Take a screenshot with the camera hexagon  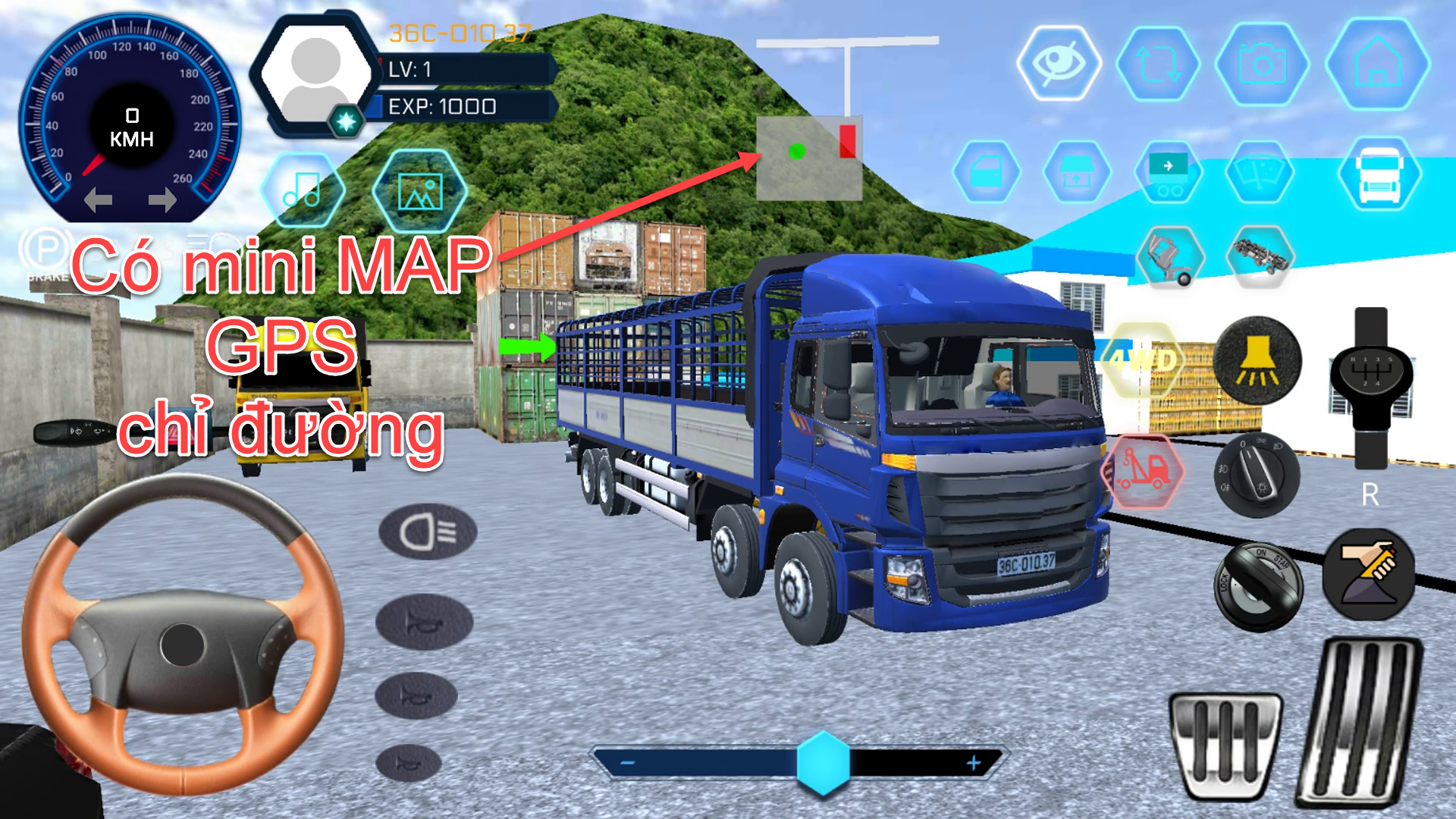1262,64
